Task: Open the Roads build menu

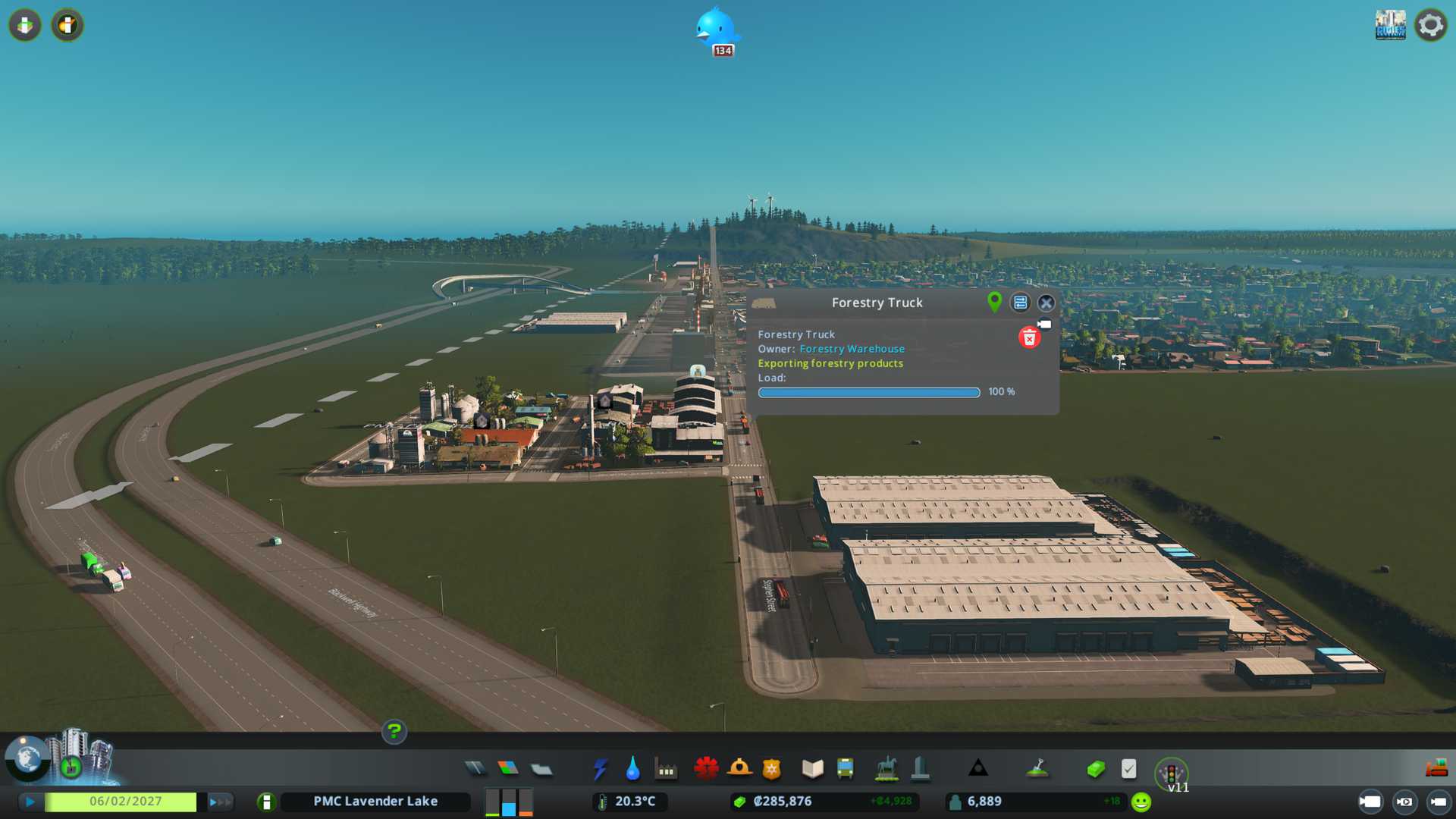Action: point(475,769)
